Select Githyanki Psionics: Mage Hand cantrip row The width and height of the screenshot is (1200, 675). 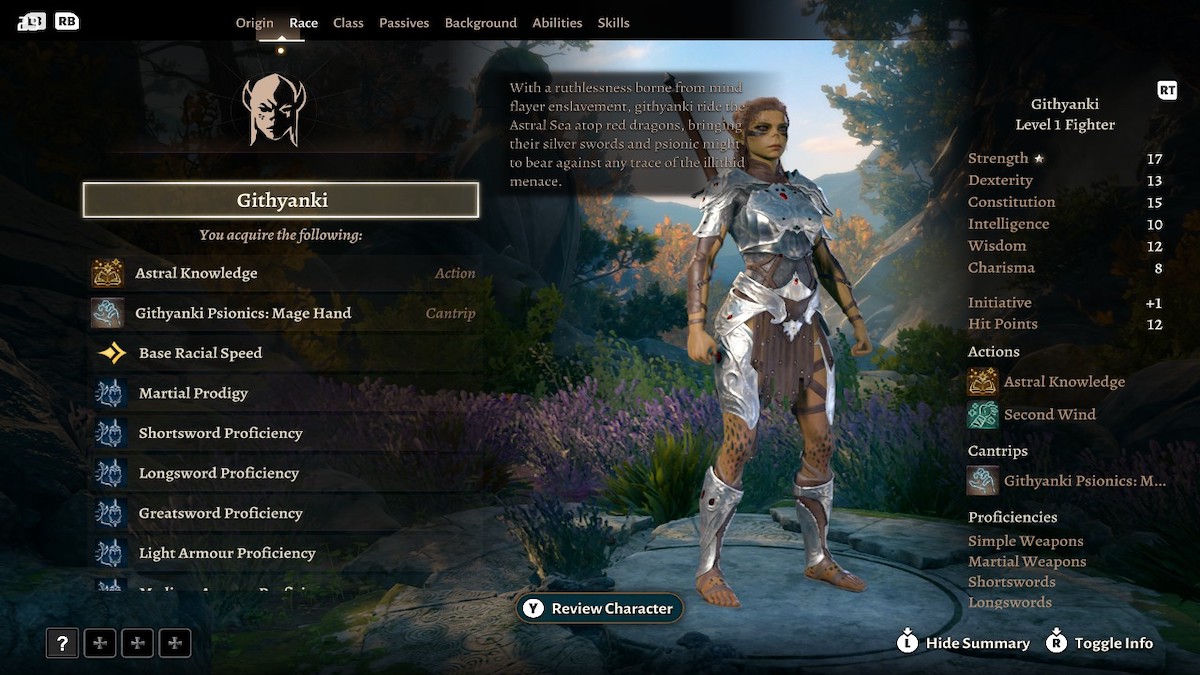281,313
